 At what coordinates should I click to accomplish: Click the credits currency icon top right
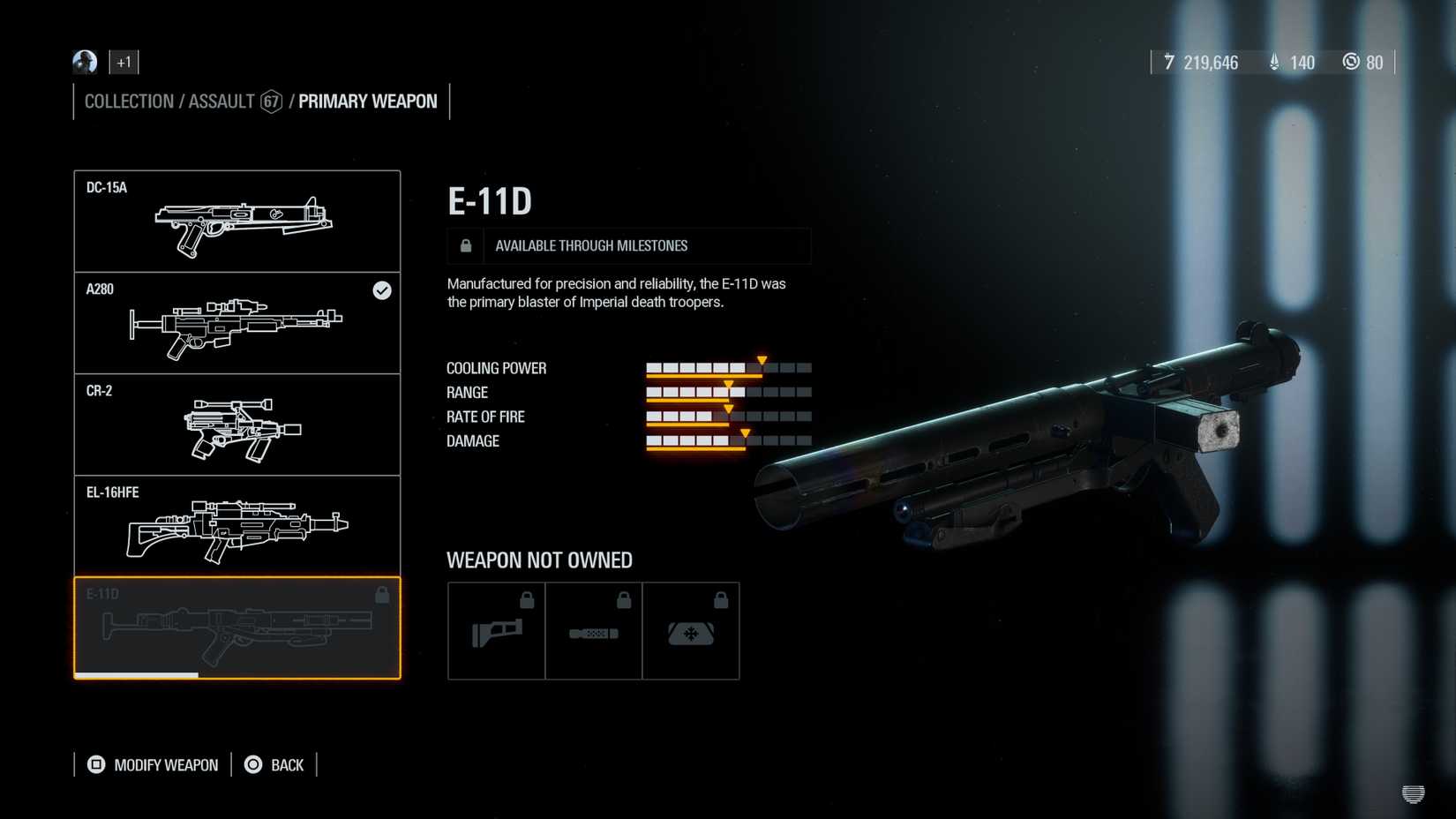(1169, 63)
